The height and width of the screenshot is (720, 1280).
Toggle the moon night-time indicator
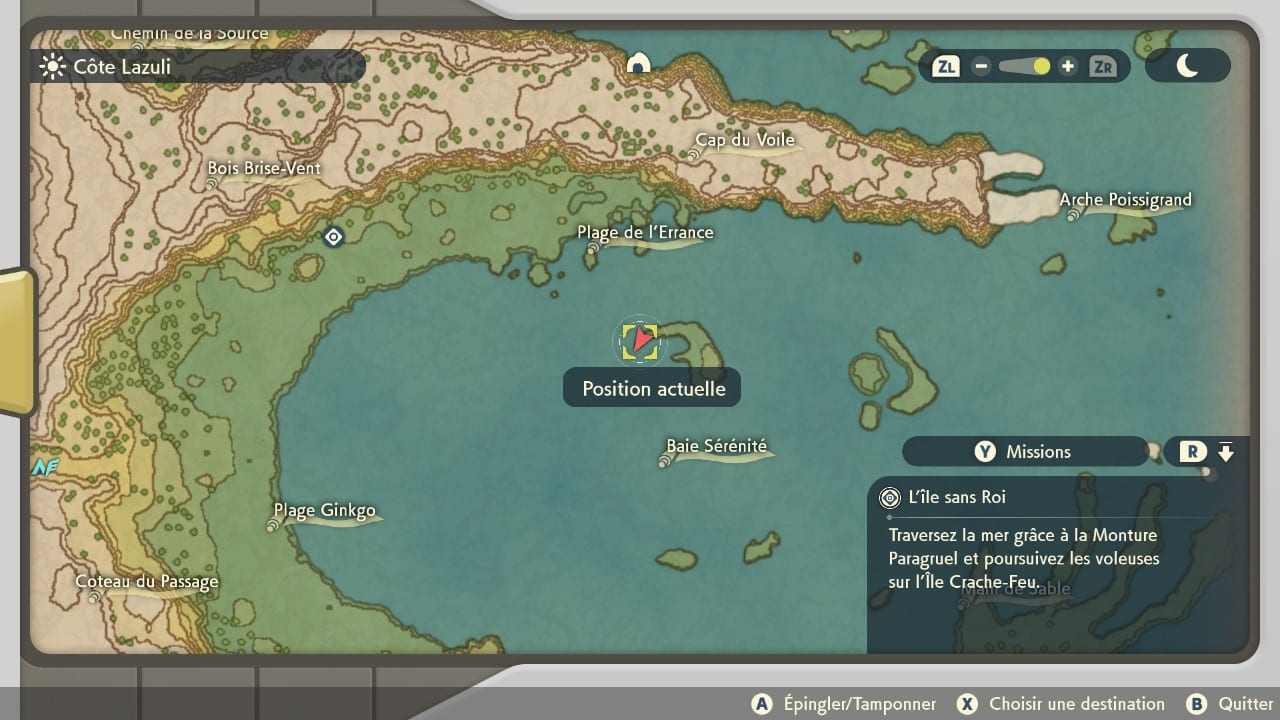click(1187, 66)
